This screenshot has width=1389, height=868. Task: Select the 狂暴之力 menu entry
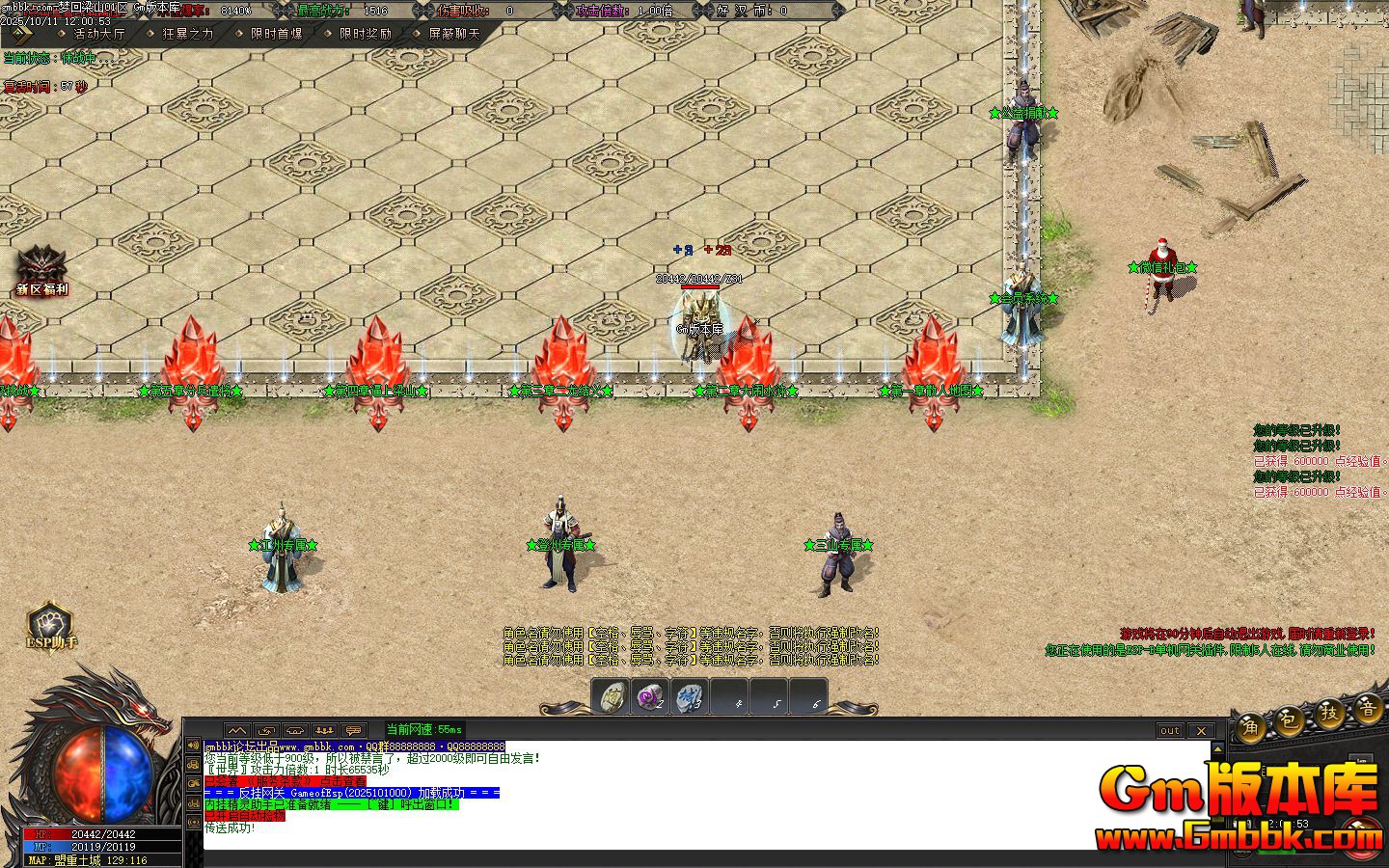188,34
